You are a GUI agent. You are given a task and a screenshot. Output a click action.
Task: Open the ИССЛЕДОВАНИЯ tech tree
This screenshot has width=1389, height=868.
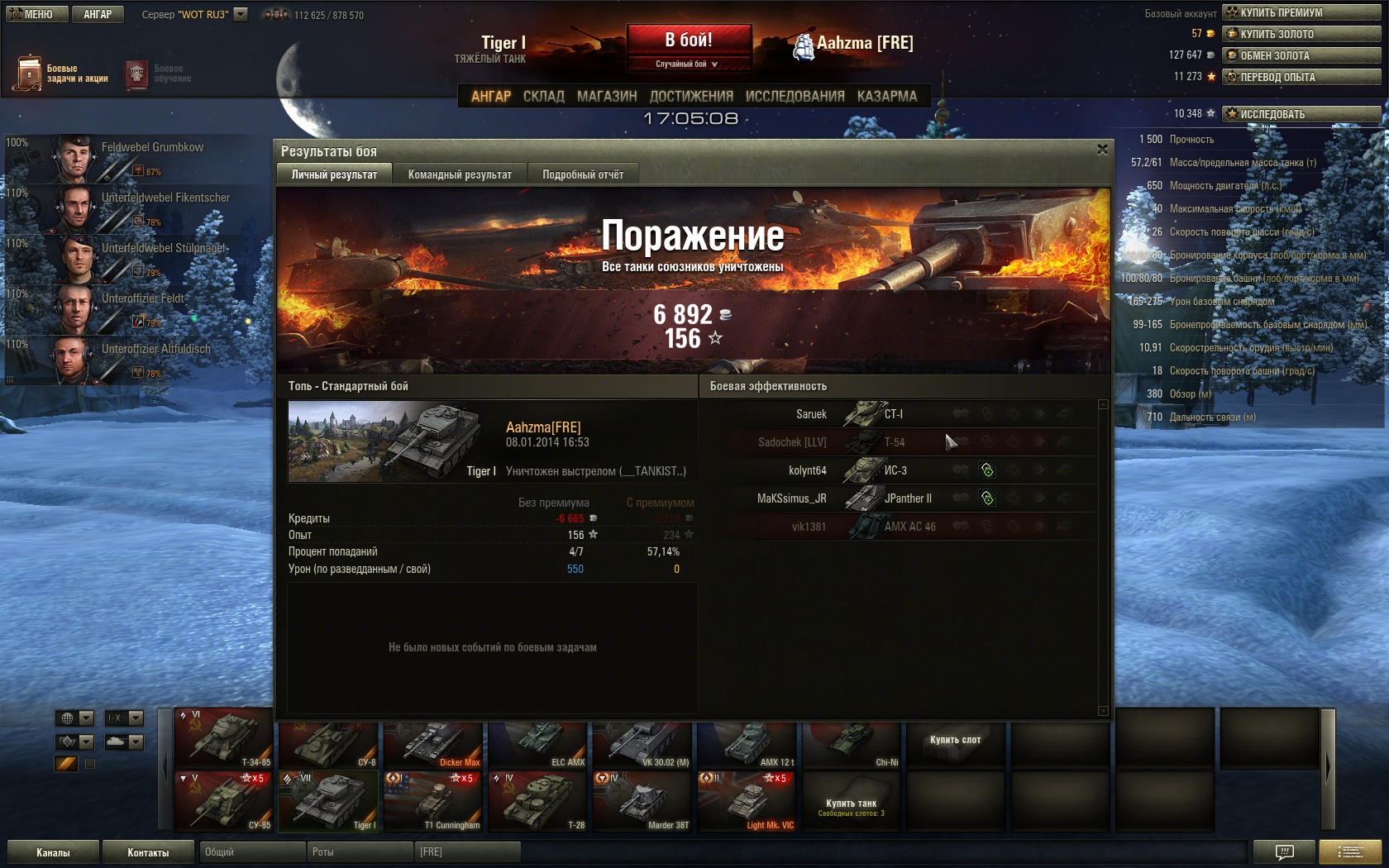pyautogui.click(x=795, y=97)
